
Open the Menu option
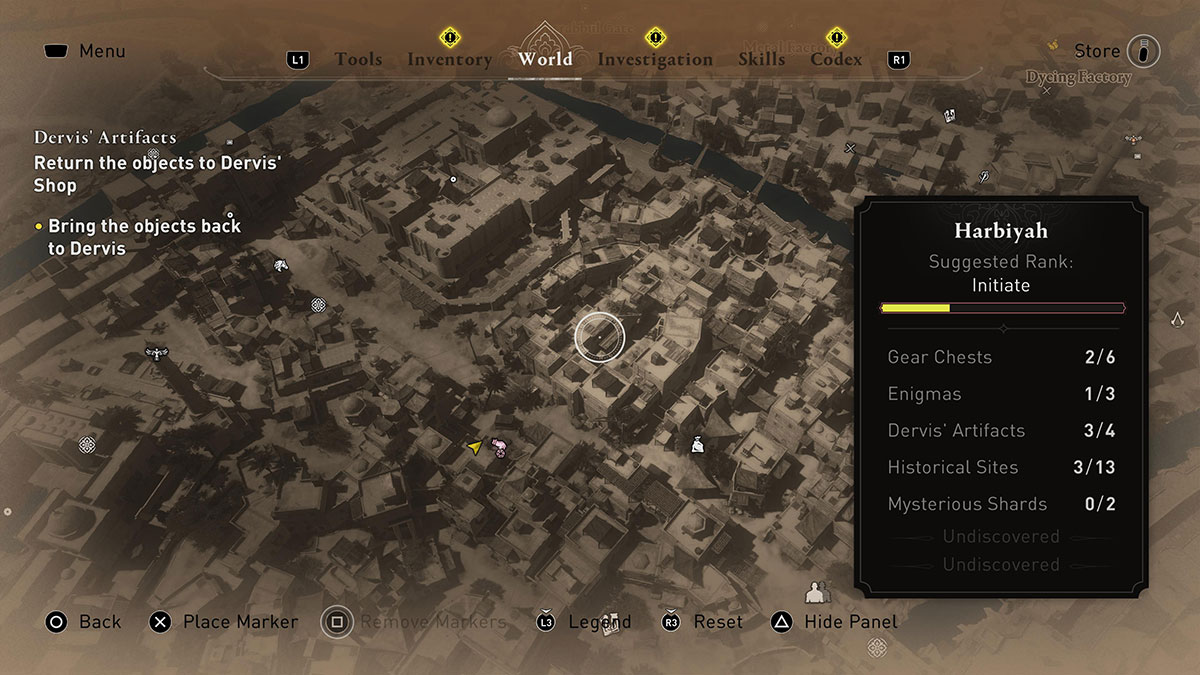[x=102, y=51]
